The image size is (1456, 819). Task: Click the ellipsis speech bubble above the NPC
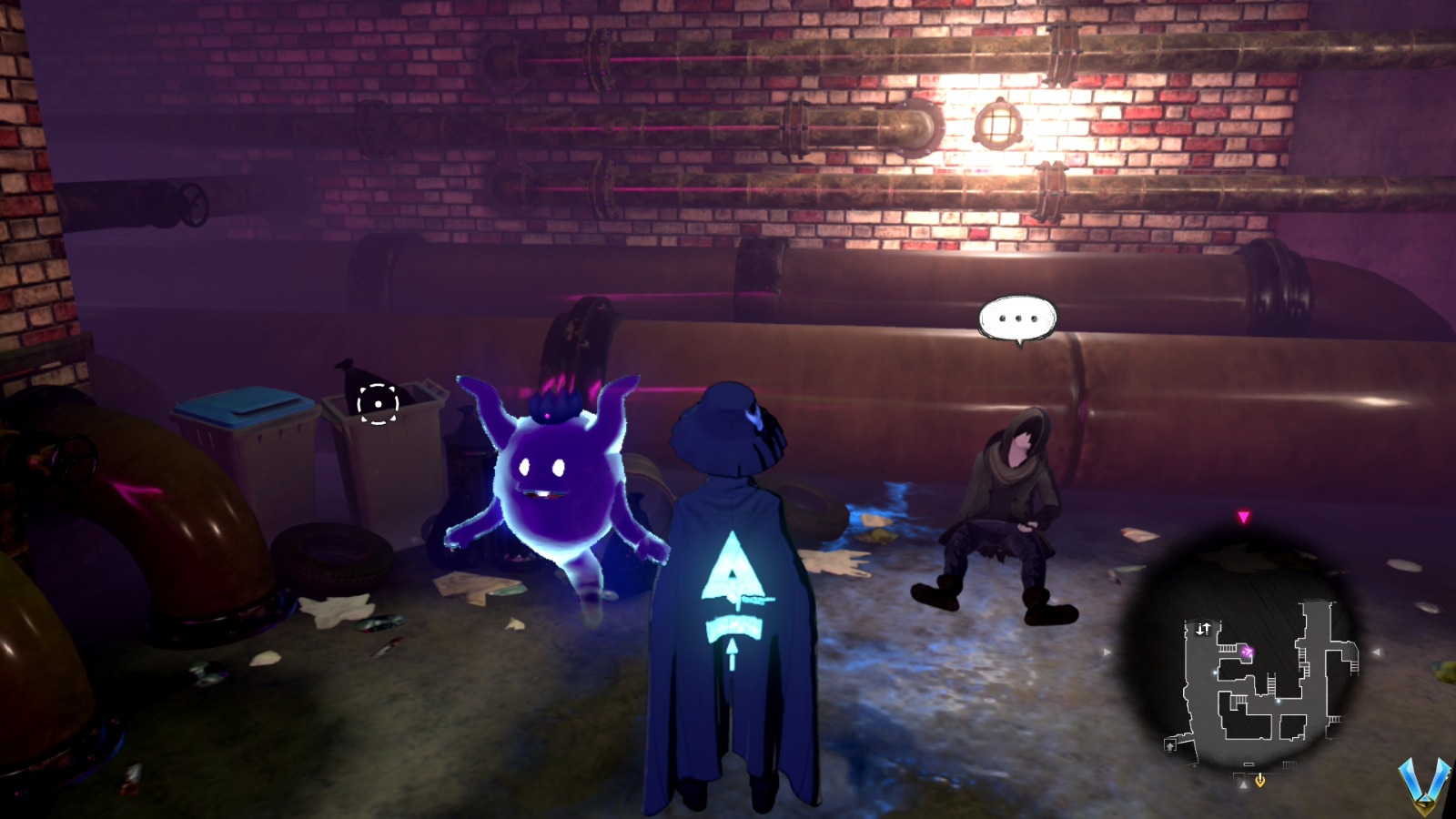[x=1016, y=318]
